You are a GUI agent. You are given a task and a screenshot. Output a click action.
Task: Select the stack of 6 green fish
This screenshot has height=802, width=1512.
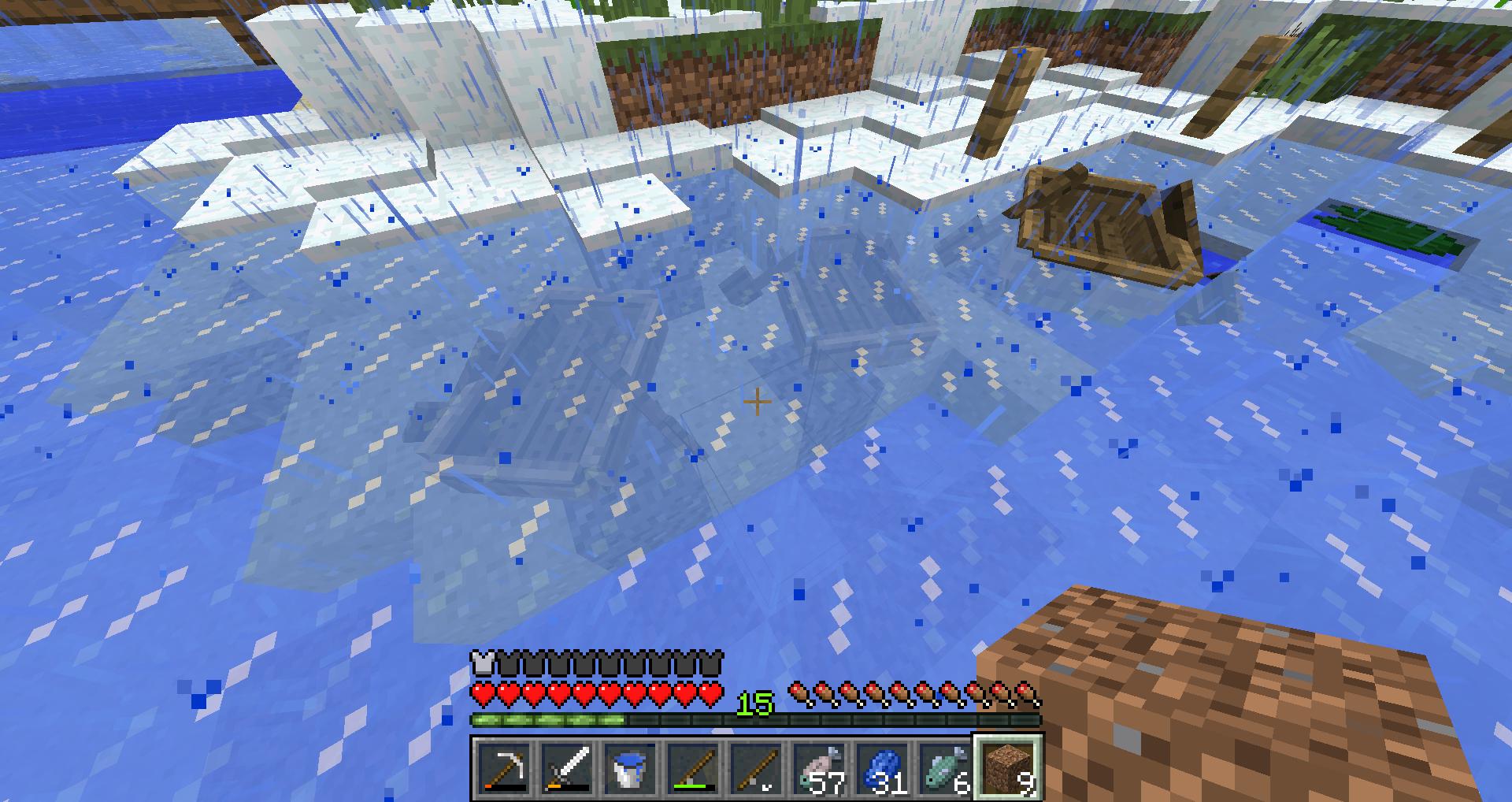pyautogui.click(x=946, y=767)
